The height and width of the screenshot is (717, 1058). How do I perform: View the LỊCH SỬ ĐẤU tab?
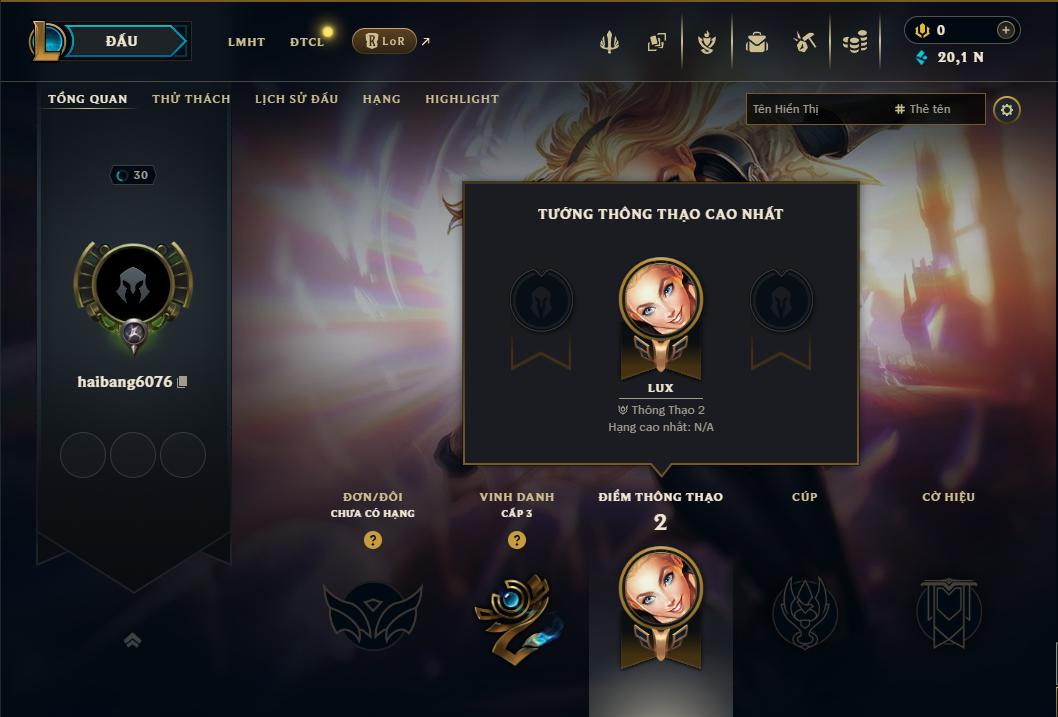296,99
